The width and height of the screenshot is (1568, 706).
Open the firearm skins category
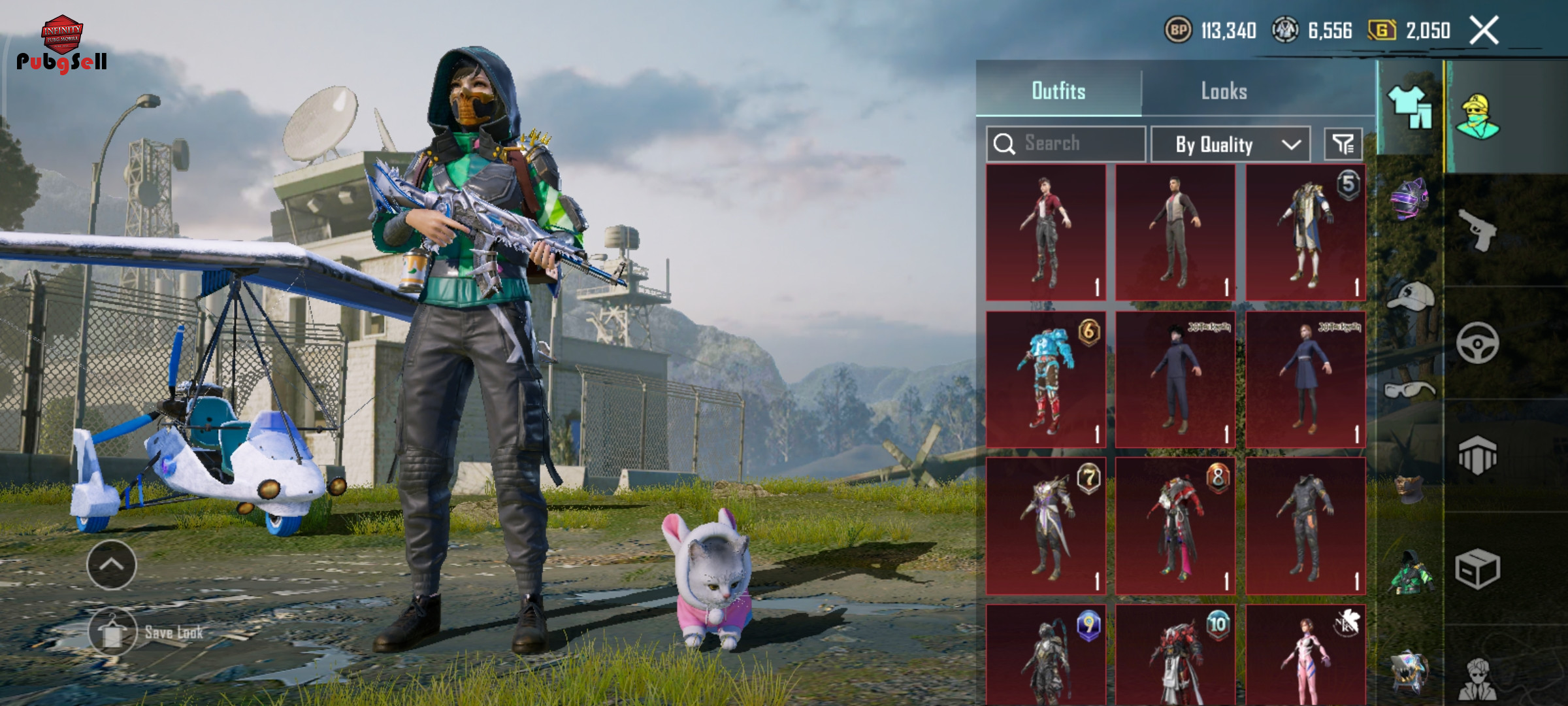(x=1477, y=229)
